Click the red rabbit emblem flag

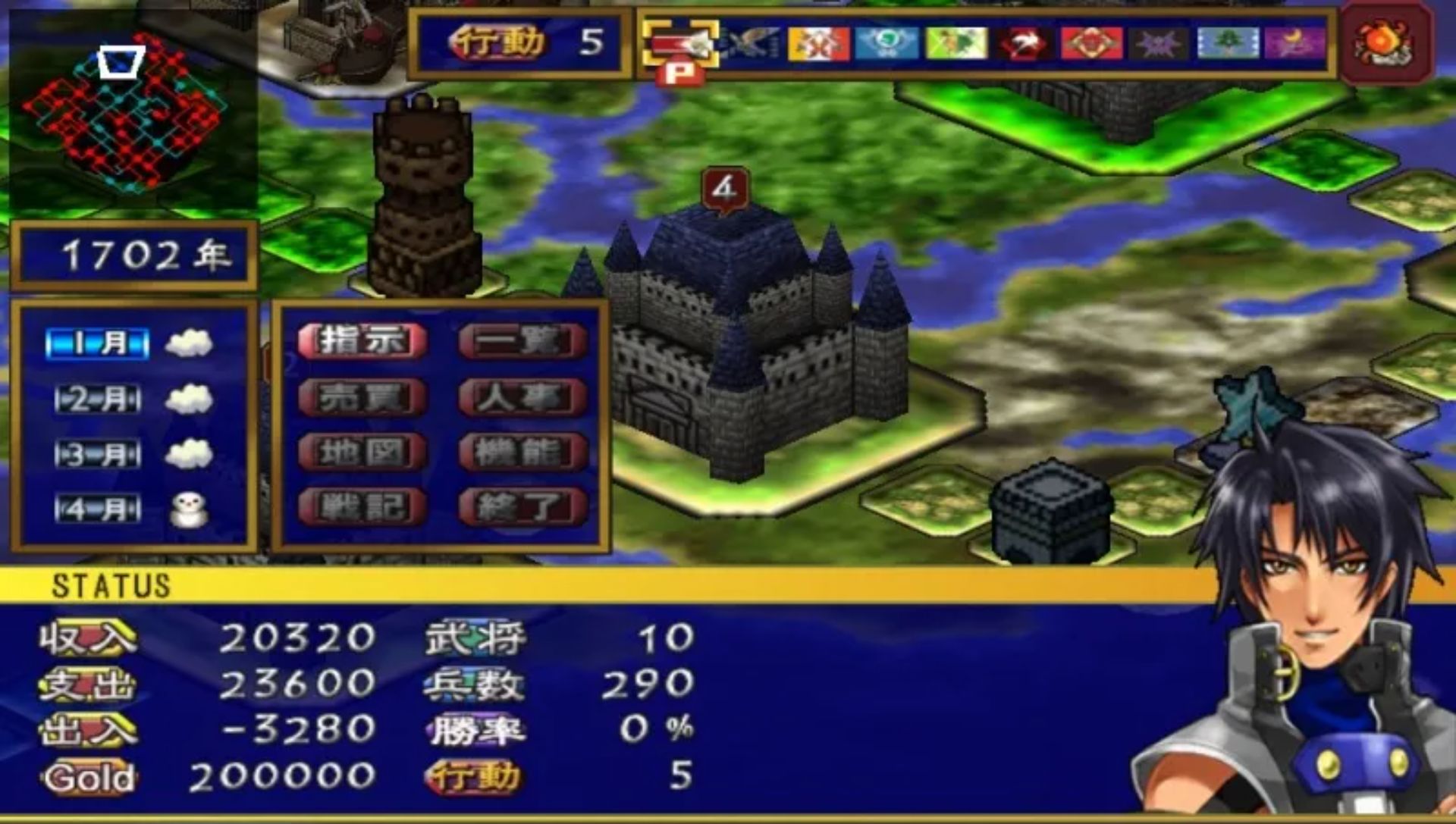pyautogui.click(x=1024, y=44)
